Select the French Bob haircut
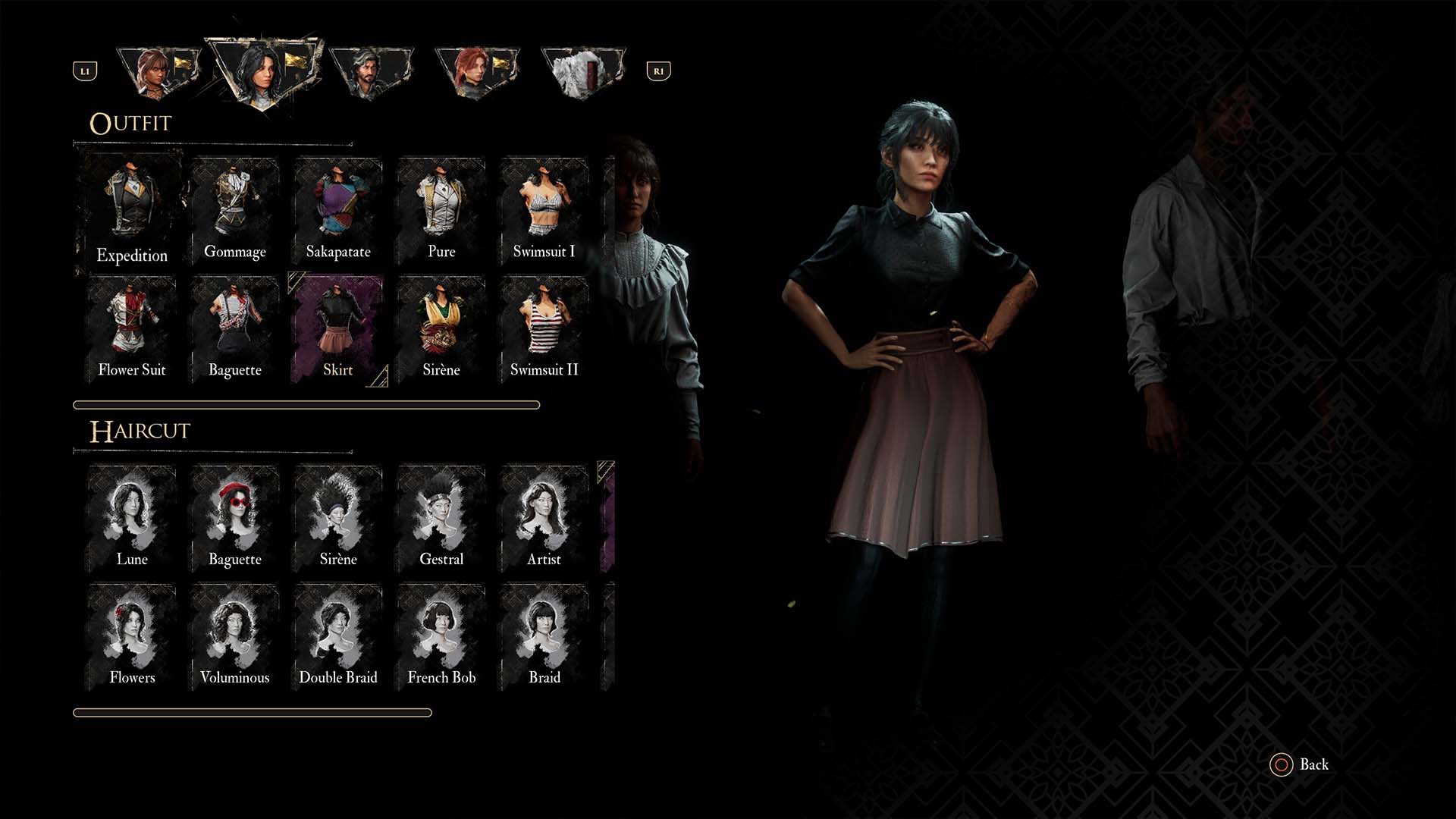This screenshot has height=819, width=1456. click(441, 637)
